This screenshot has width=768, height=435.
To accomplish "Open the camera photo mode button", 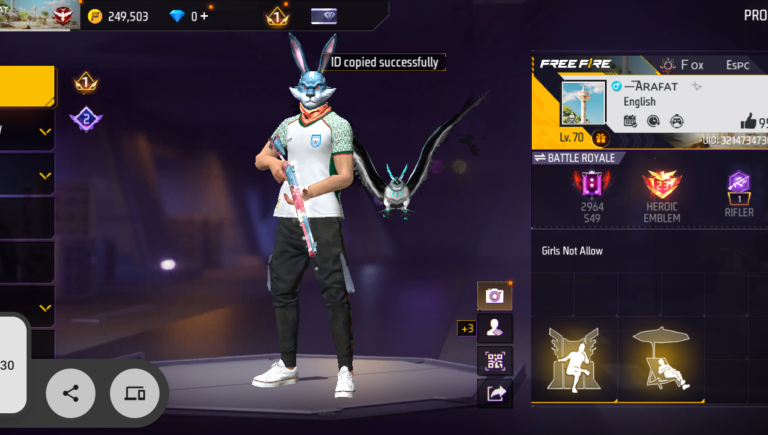I will pyautogui.click(x=494, y=295).
